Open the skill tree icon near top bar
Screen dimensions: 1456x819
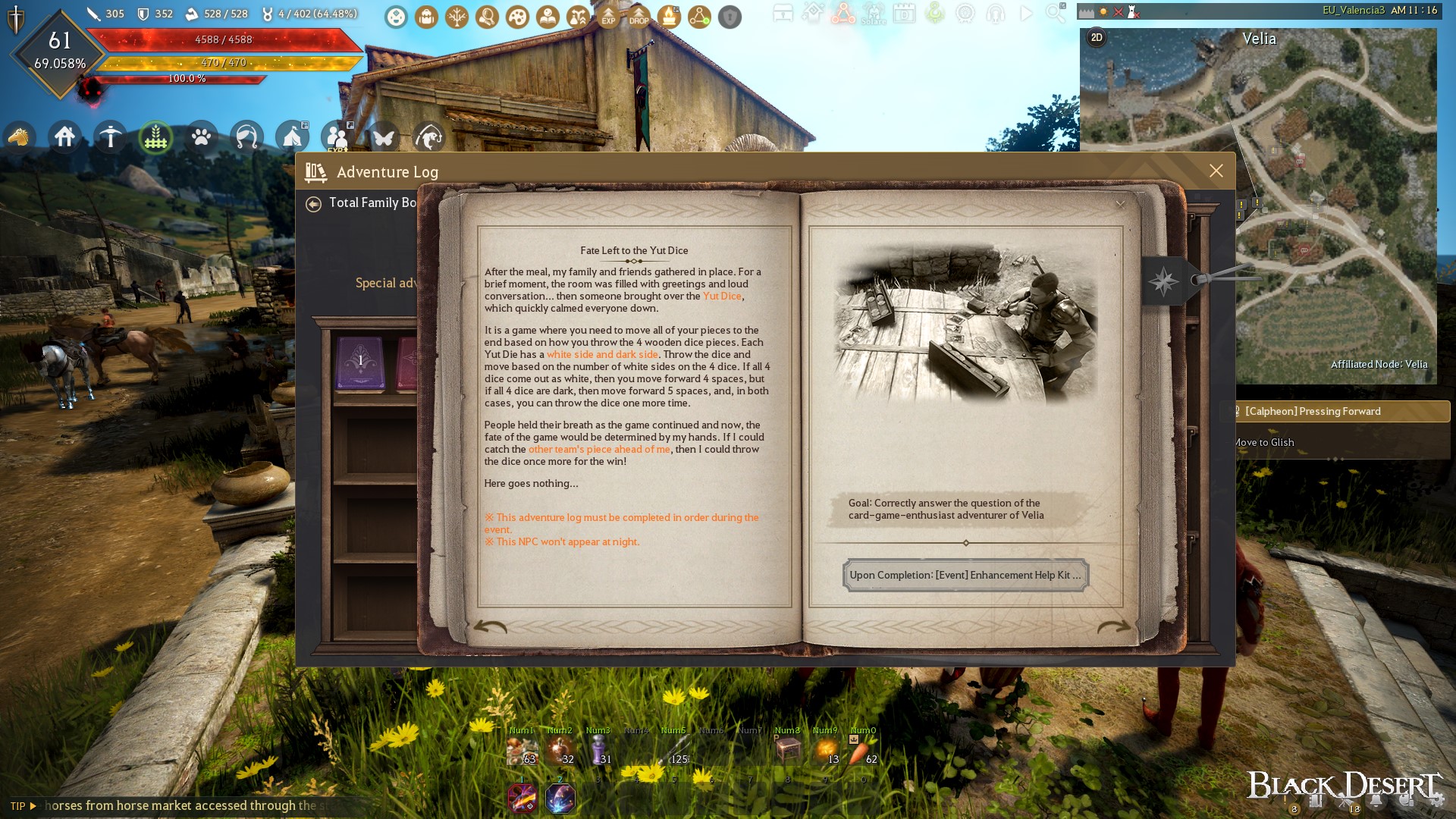pyautogui.click(x=457, y=17)
